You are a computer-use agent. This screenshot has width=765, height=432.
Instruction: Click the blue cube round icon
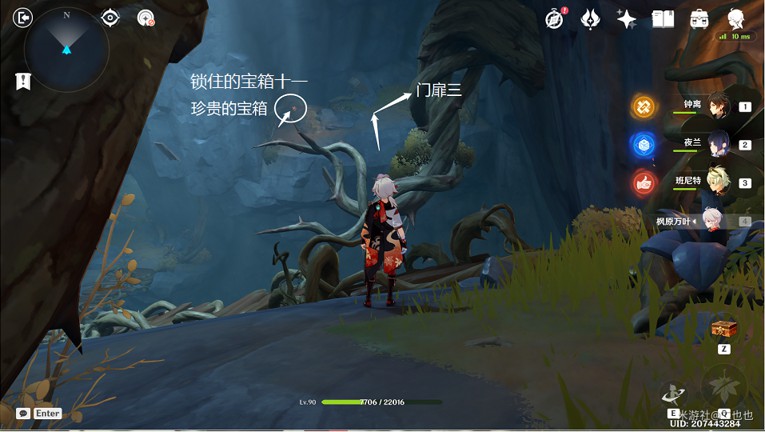point(644,145)
